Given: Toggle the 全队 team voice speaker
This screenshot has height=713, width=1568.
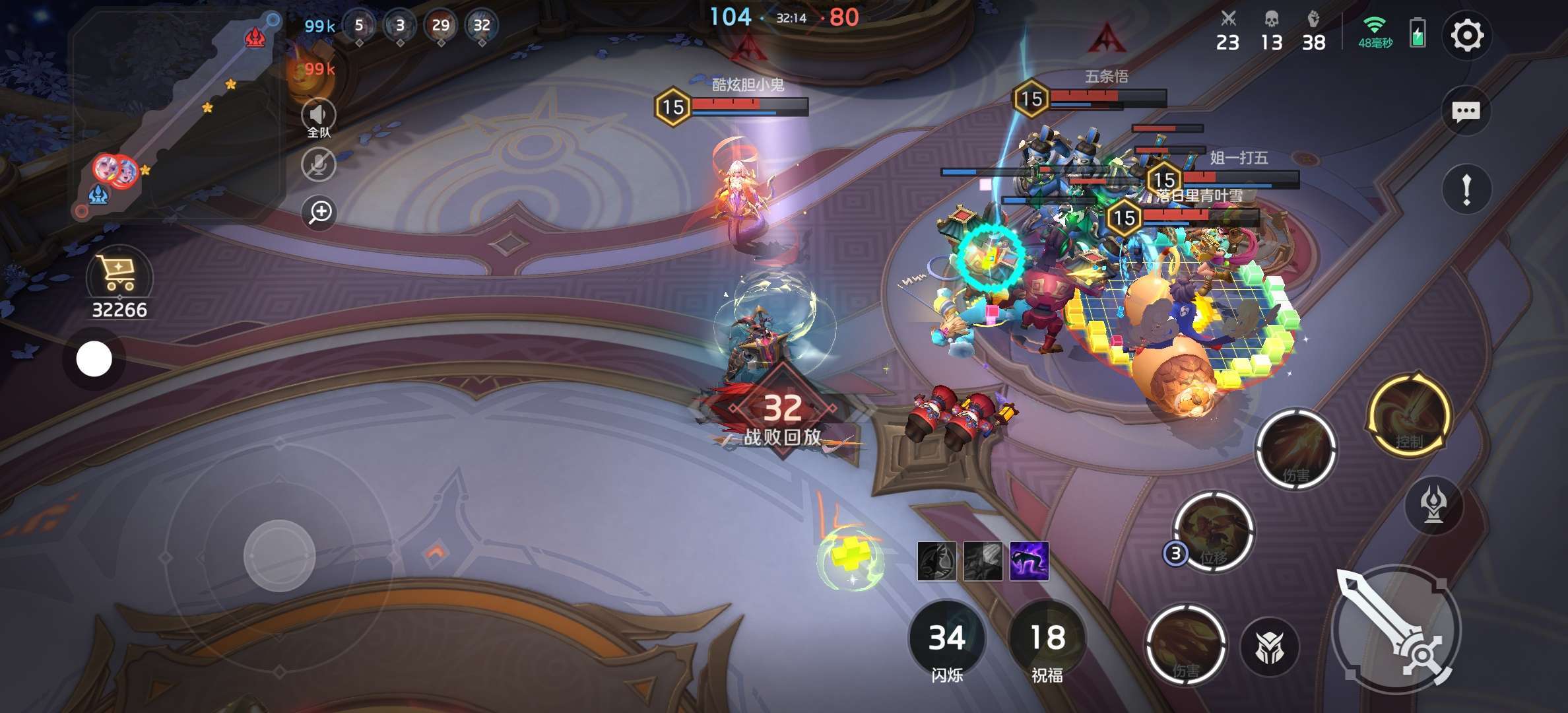Looking at the screenshot, I should (x=318, y=116).
